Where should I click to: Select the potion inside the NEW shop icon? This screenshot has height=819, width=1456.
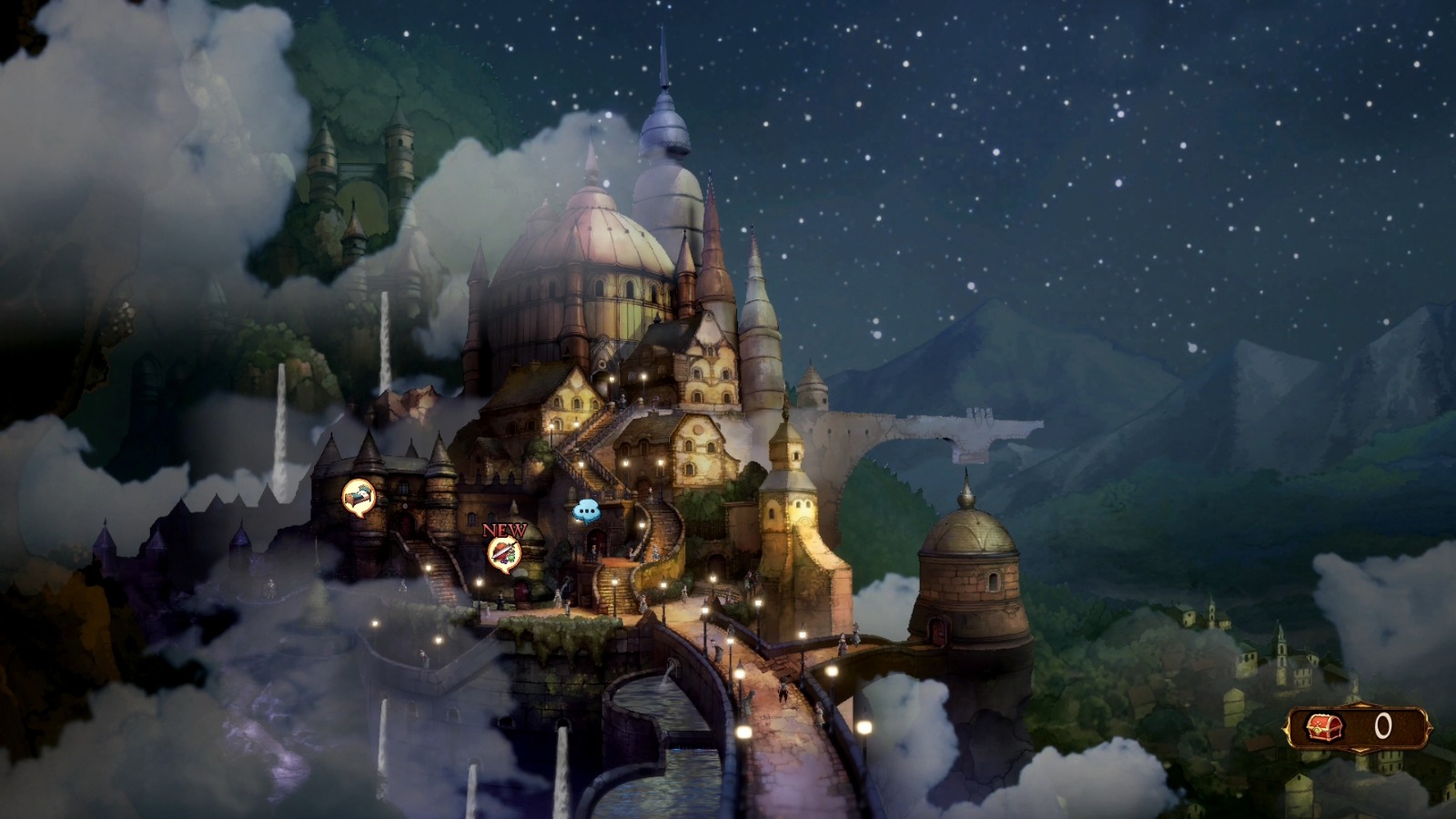point(510,560)
